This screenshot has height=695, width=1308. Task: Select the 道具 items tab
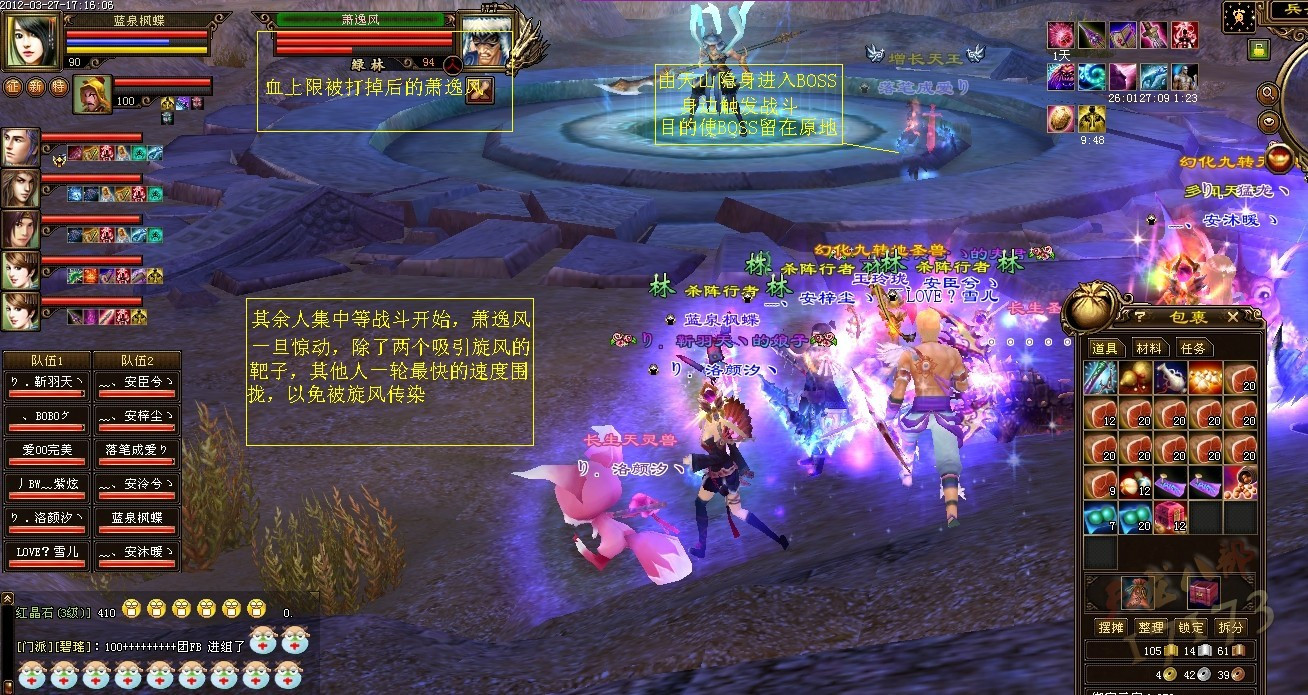[x=1105, y=349]
